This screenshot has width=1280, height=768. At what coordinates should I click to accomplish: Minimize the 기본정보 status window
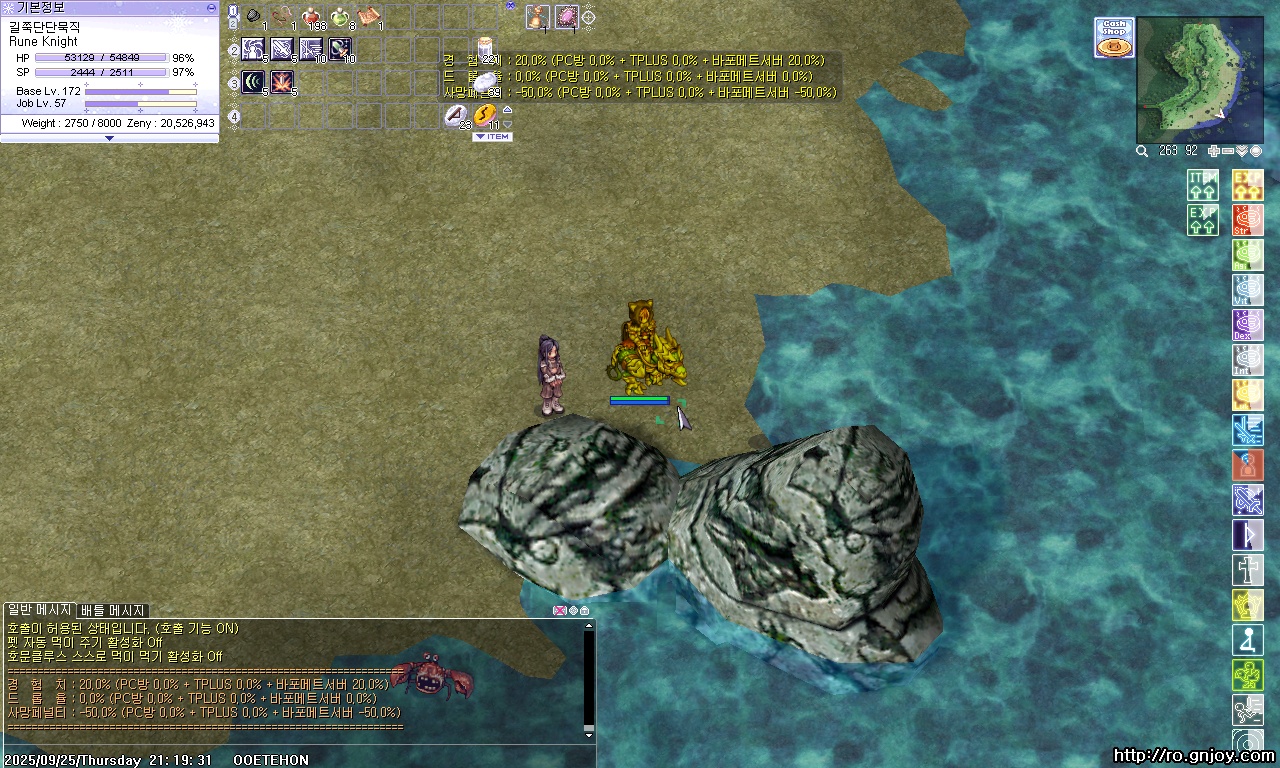tap(210, 7)
